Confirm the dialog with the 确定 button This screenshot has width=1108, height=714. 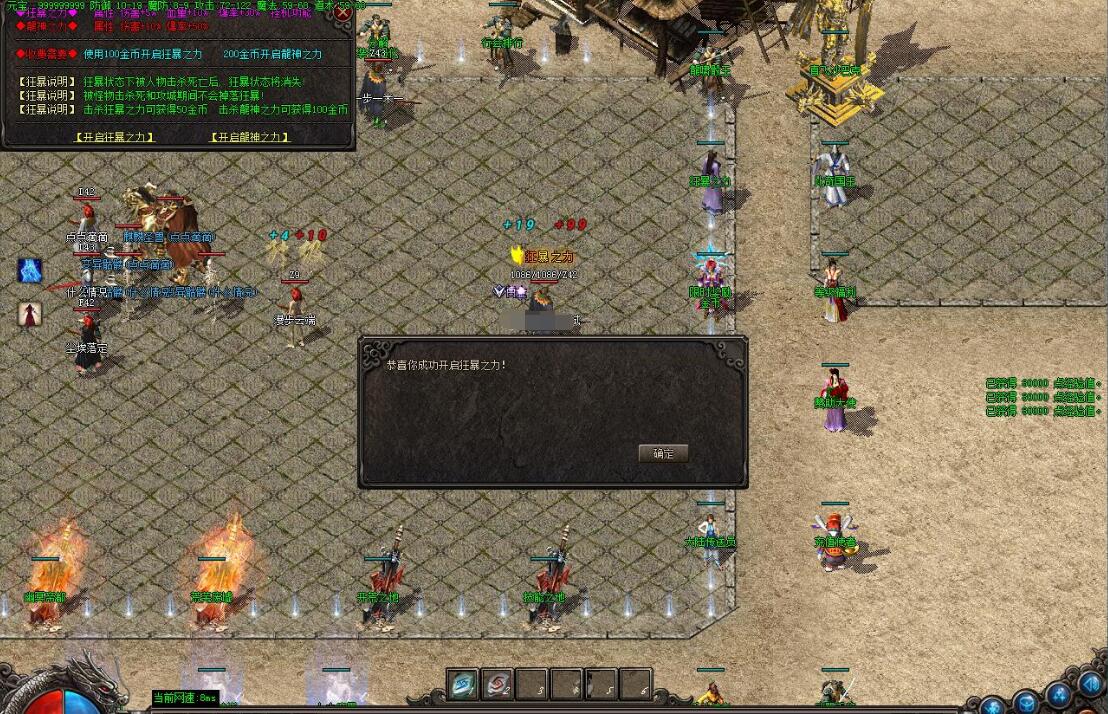[x=663, y=453]
